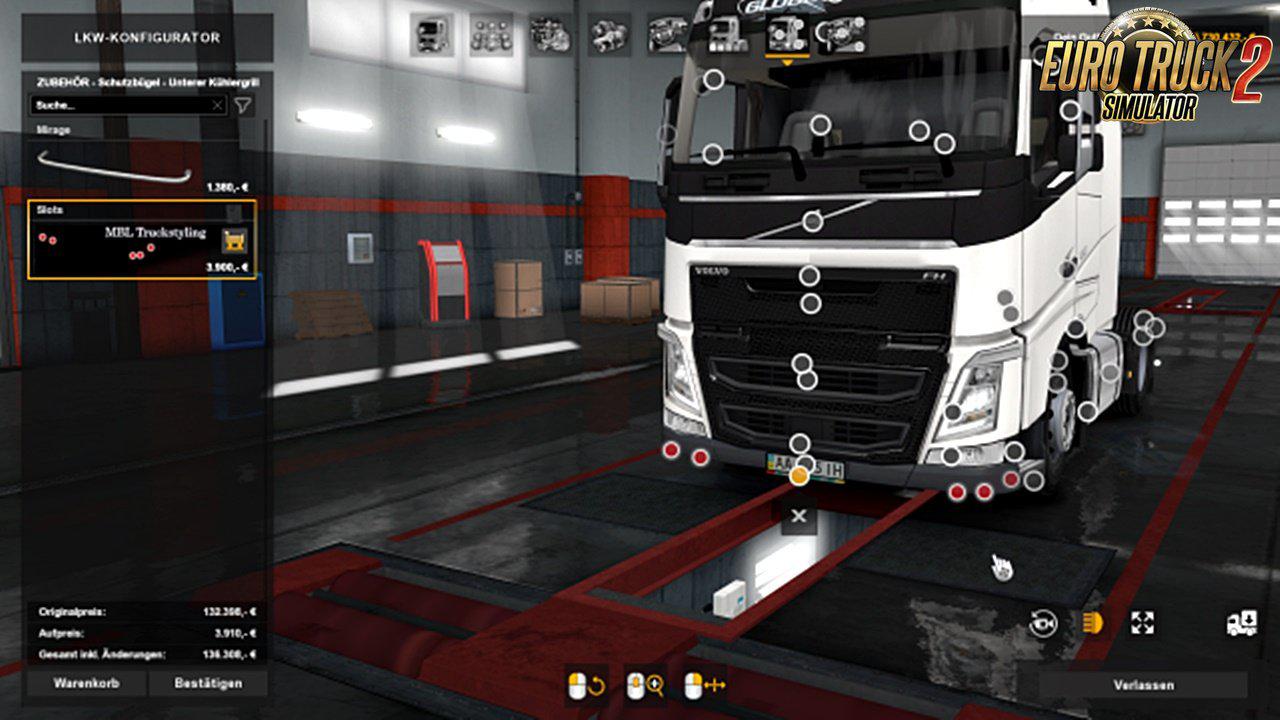Screen dimensions: 1280x720
Task: Choose the MBL Truckstyling slots item
Action: 141,241
